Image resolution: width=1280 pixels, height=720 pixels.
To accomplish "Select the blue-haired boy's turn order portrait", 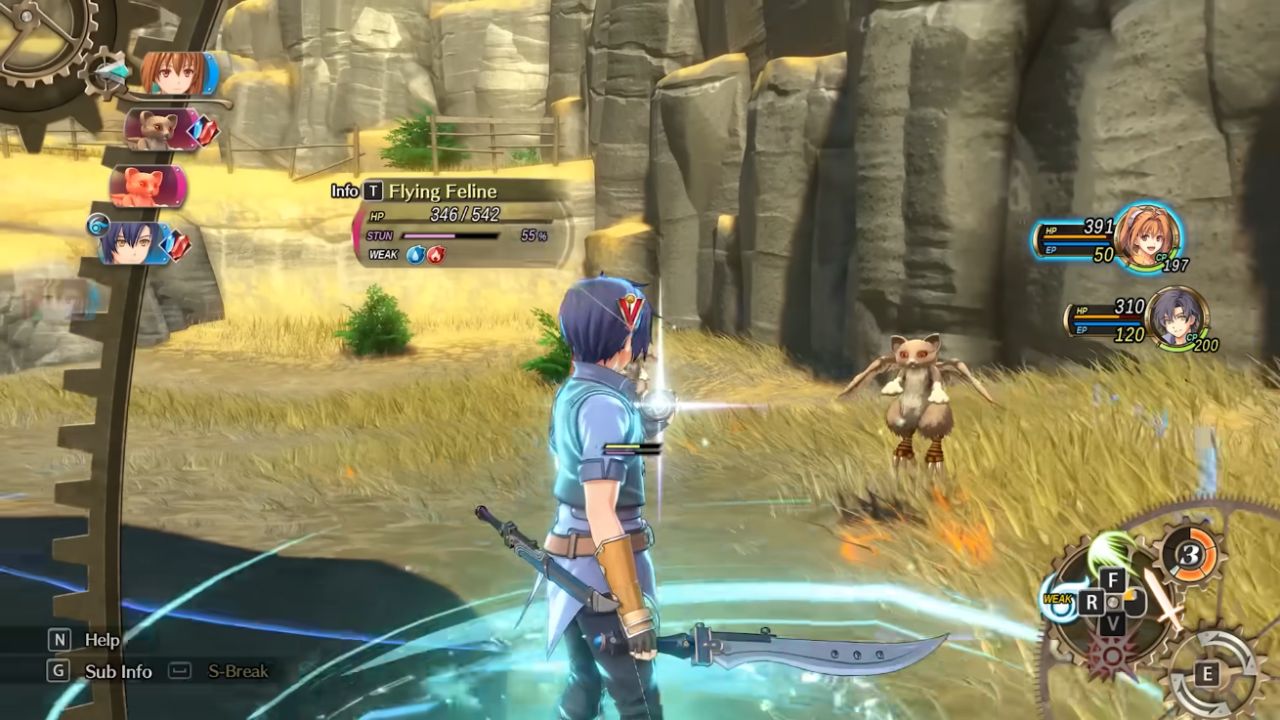I will [x=135, y=243].
